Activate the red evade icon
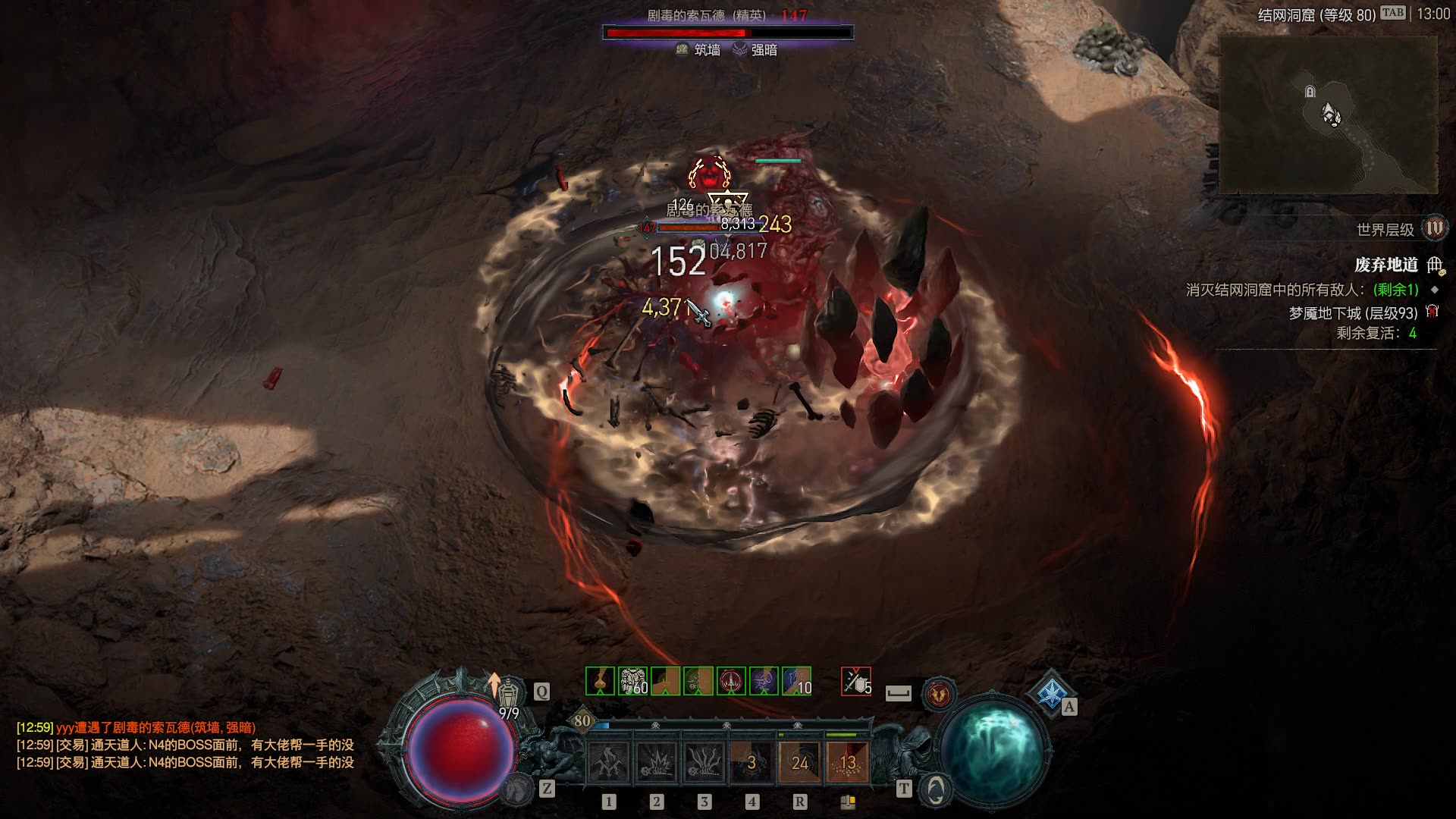This screenshot has height=819, width=1456. coord(939,693)
